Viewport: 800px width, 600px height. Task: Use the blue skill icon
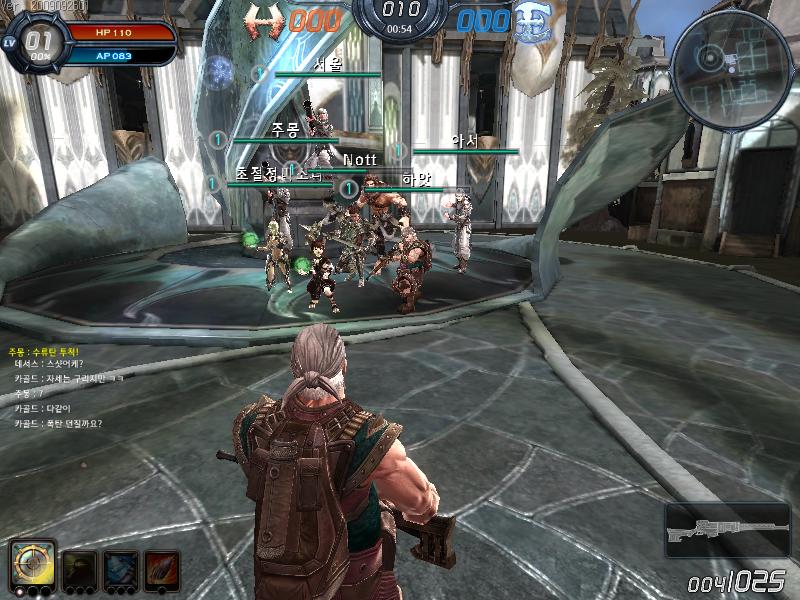(x=121, y=567)
